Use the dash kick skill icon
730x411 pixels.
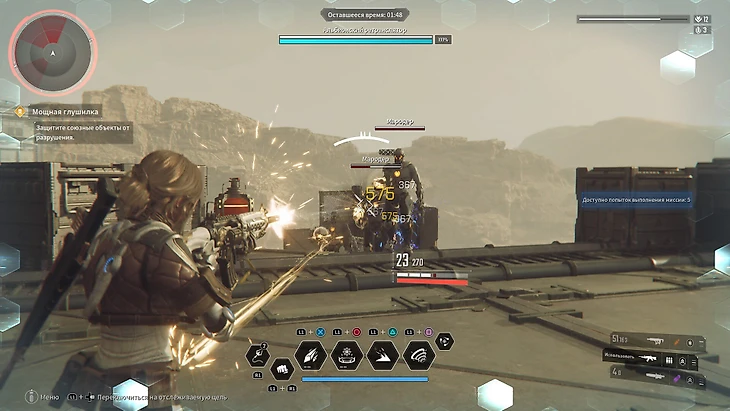click(x=382, y=354)
